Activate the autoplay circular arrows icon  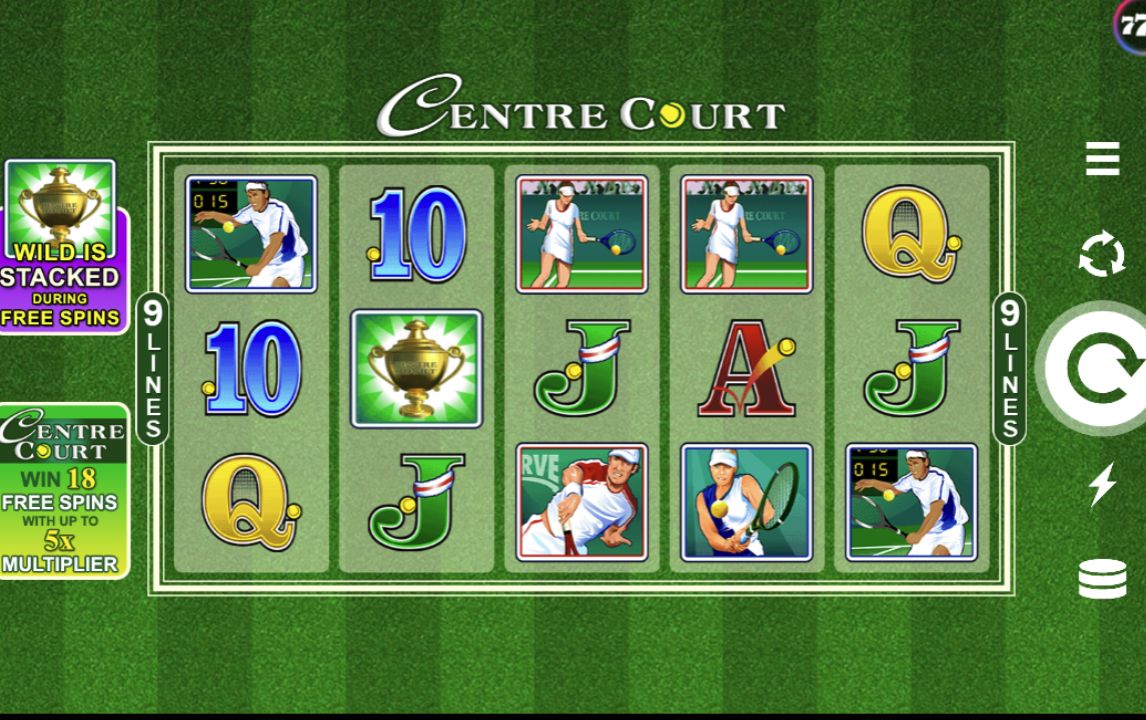[x=1102, y=255]
